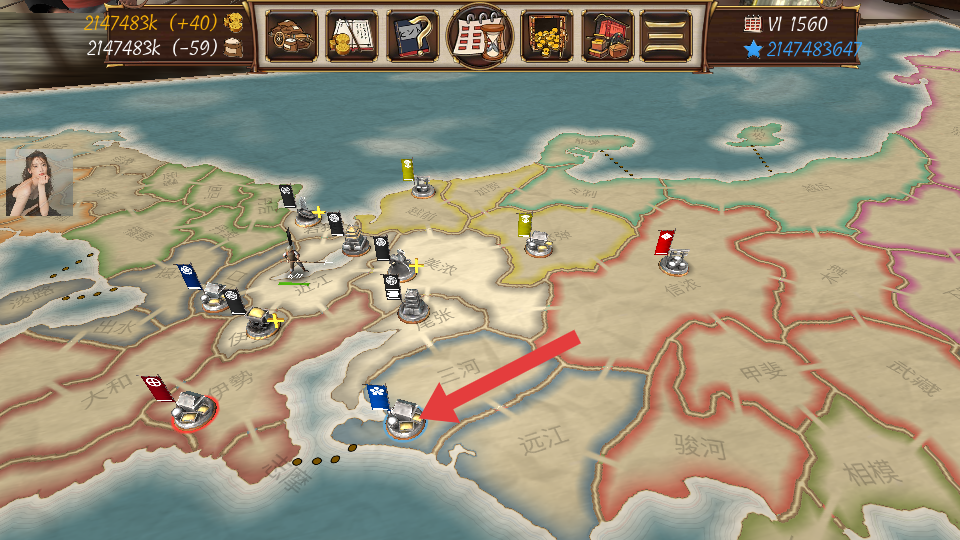Select the blue-banner army the red arrow marks
Image resolution: width=960 pixels, height=540 pixels.
coord(404,418)
